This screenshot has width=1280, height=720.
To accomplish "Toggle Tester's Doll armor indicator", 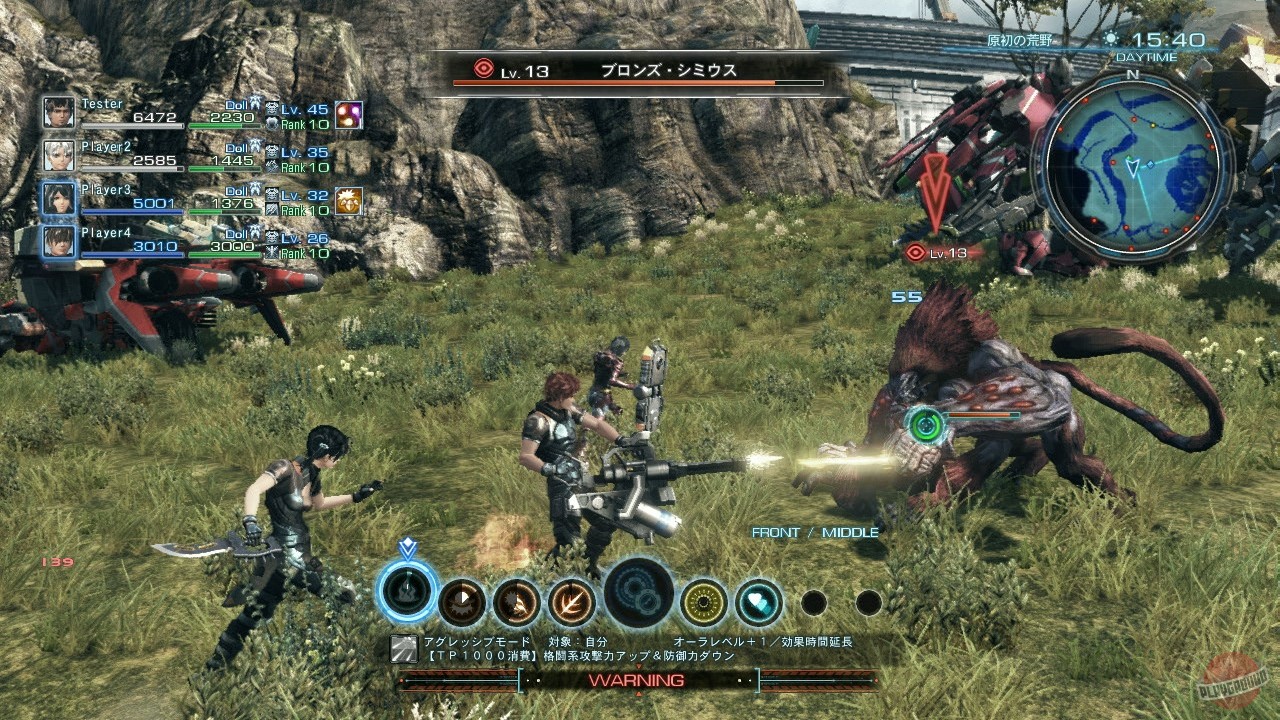I will coord(258,104).
